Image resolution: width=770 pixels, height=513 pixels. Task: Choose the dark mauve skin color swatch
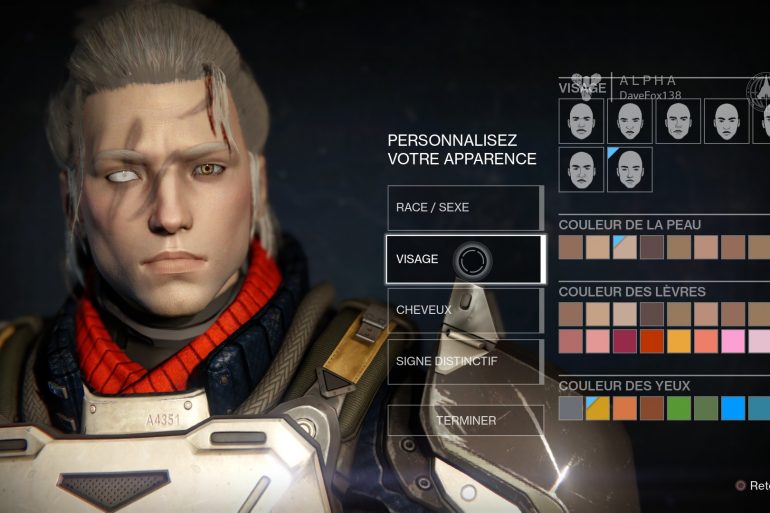click(x=652, y=247)
